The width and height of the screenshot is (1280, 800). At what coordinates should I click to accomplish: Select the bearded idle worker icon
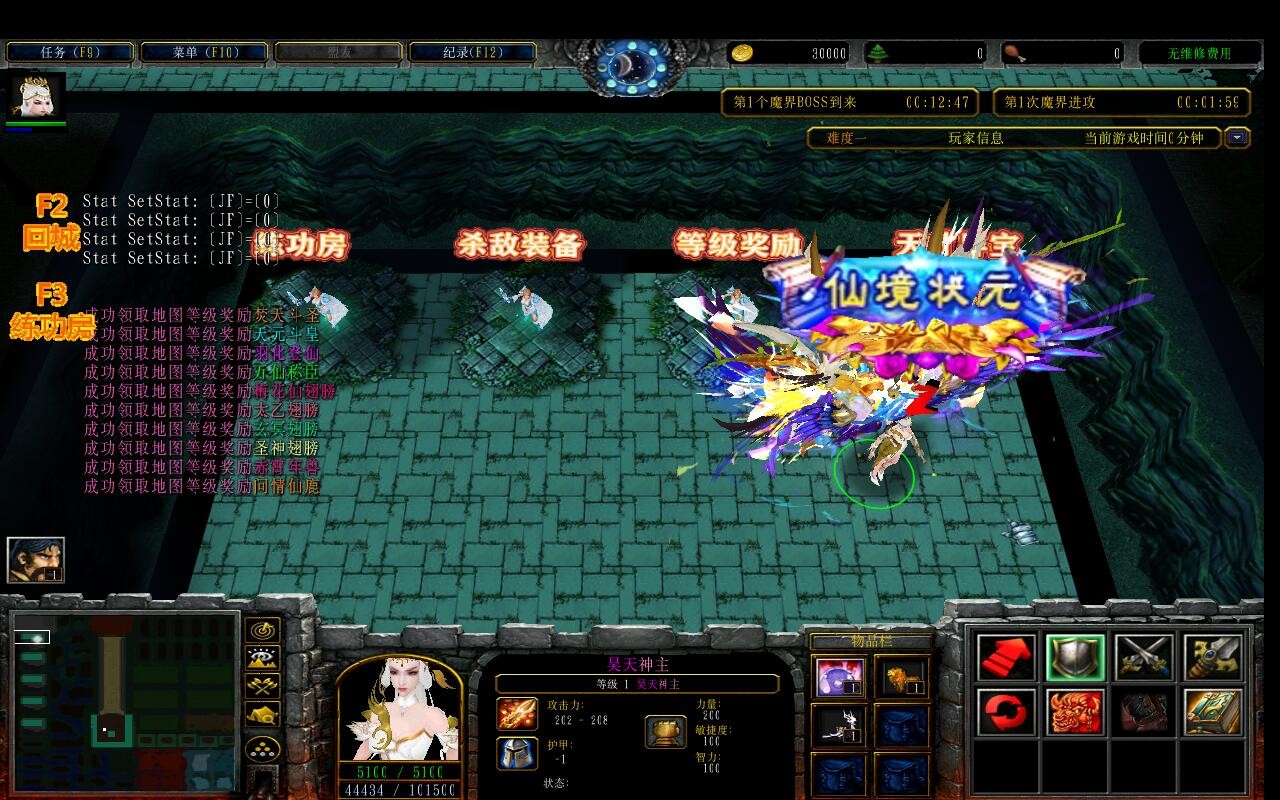click(x=36, y=559)
